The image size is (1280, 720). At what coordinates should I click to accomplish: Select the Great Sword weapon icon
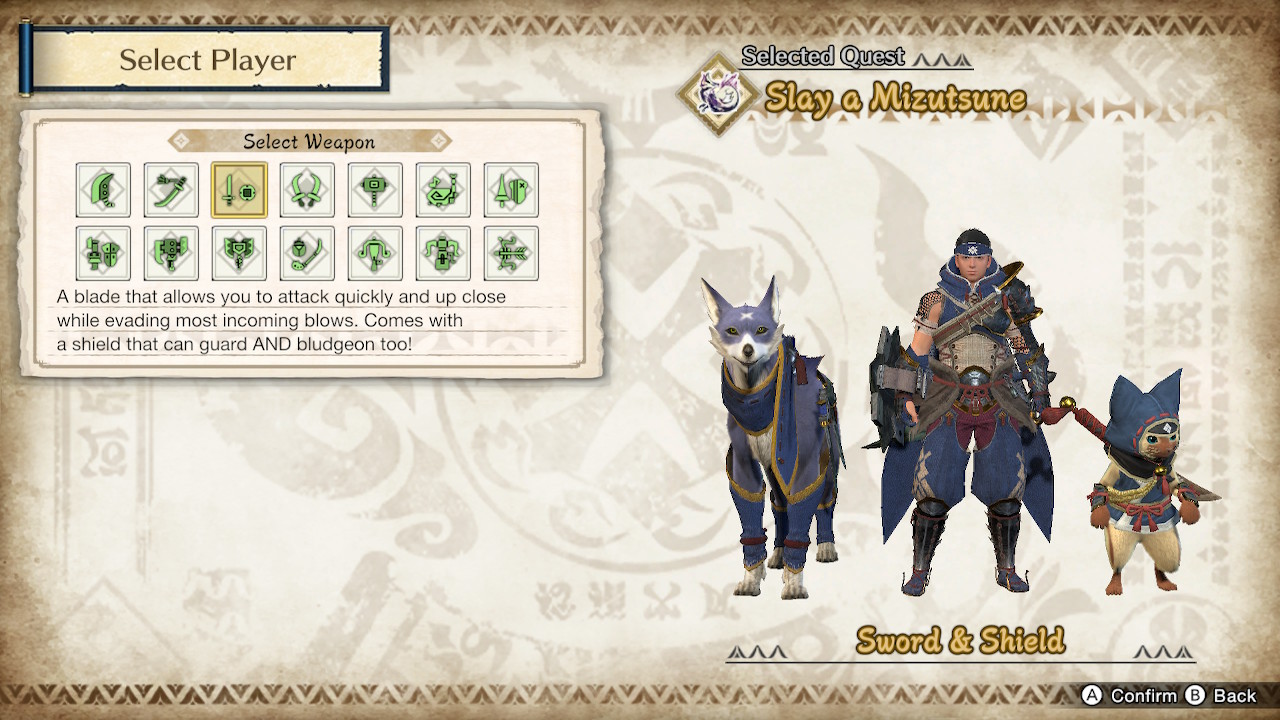[x=103, y=189]
